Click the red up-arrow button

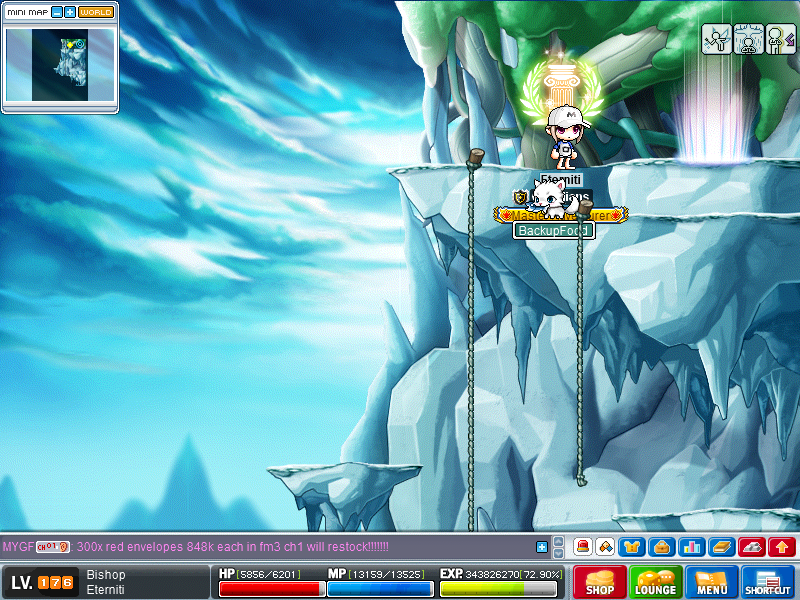pos(782,547)
